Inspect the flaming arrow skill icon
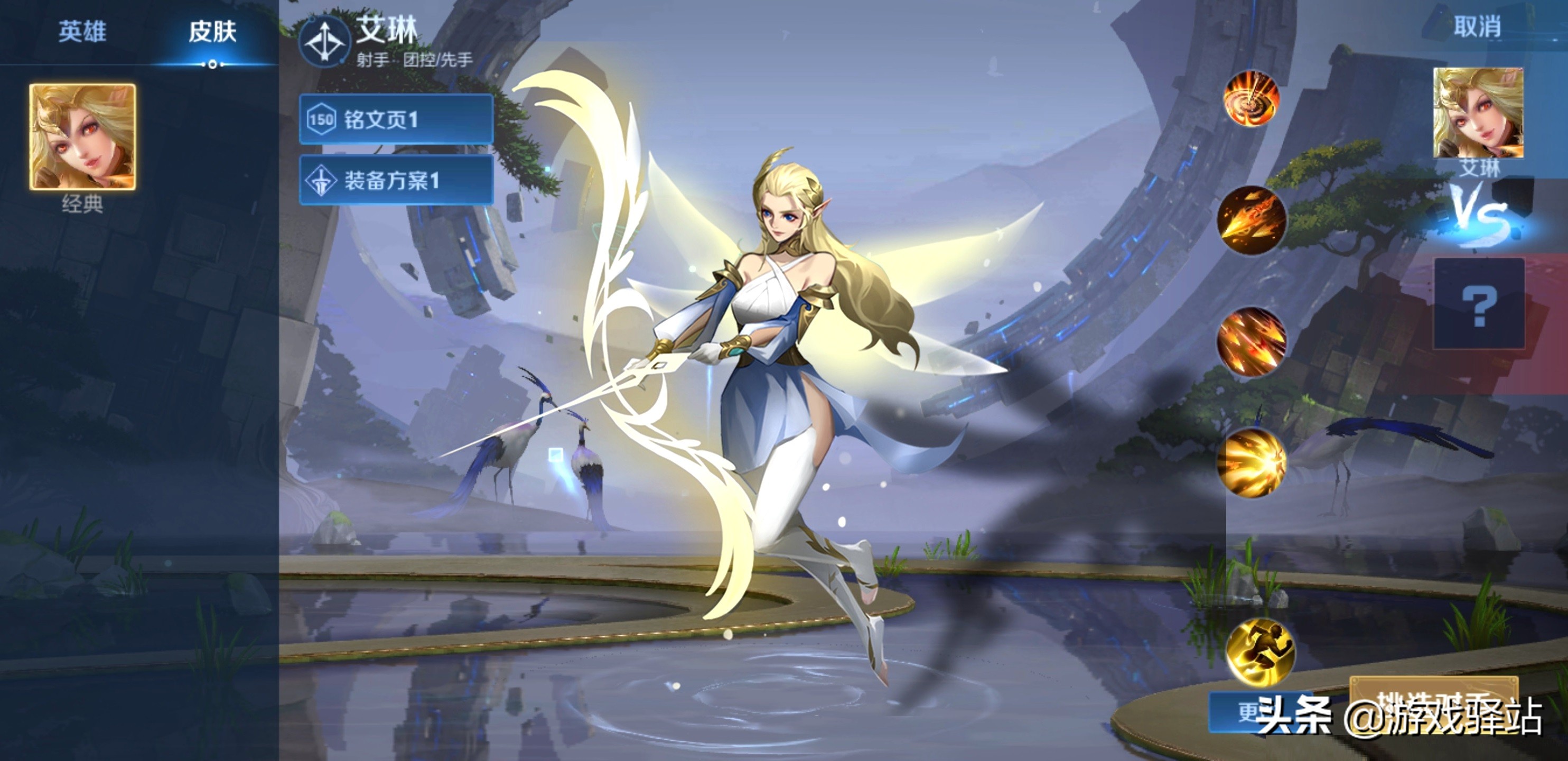The width and height of the screenshot is (1568, 761). pyautogui.click(x=1251, y=220)
